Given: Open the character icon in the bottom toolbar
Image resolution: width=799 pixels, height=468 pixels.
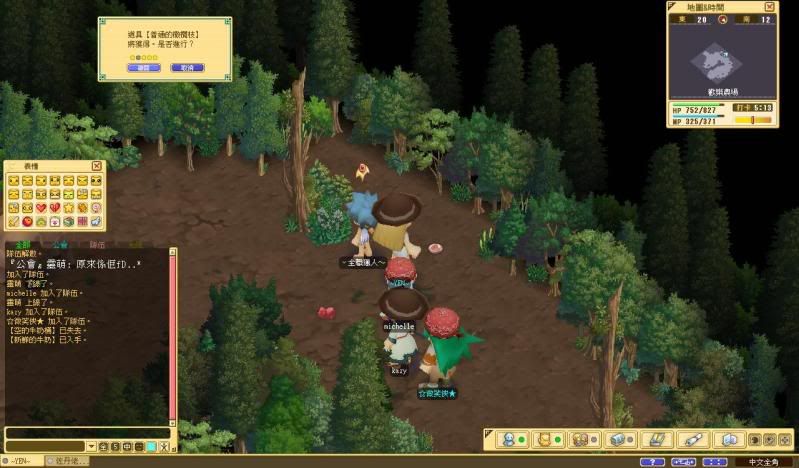Looking at the screenshot, I should tap(509, 439).
